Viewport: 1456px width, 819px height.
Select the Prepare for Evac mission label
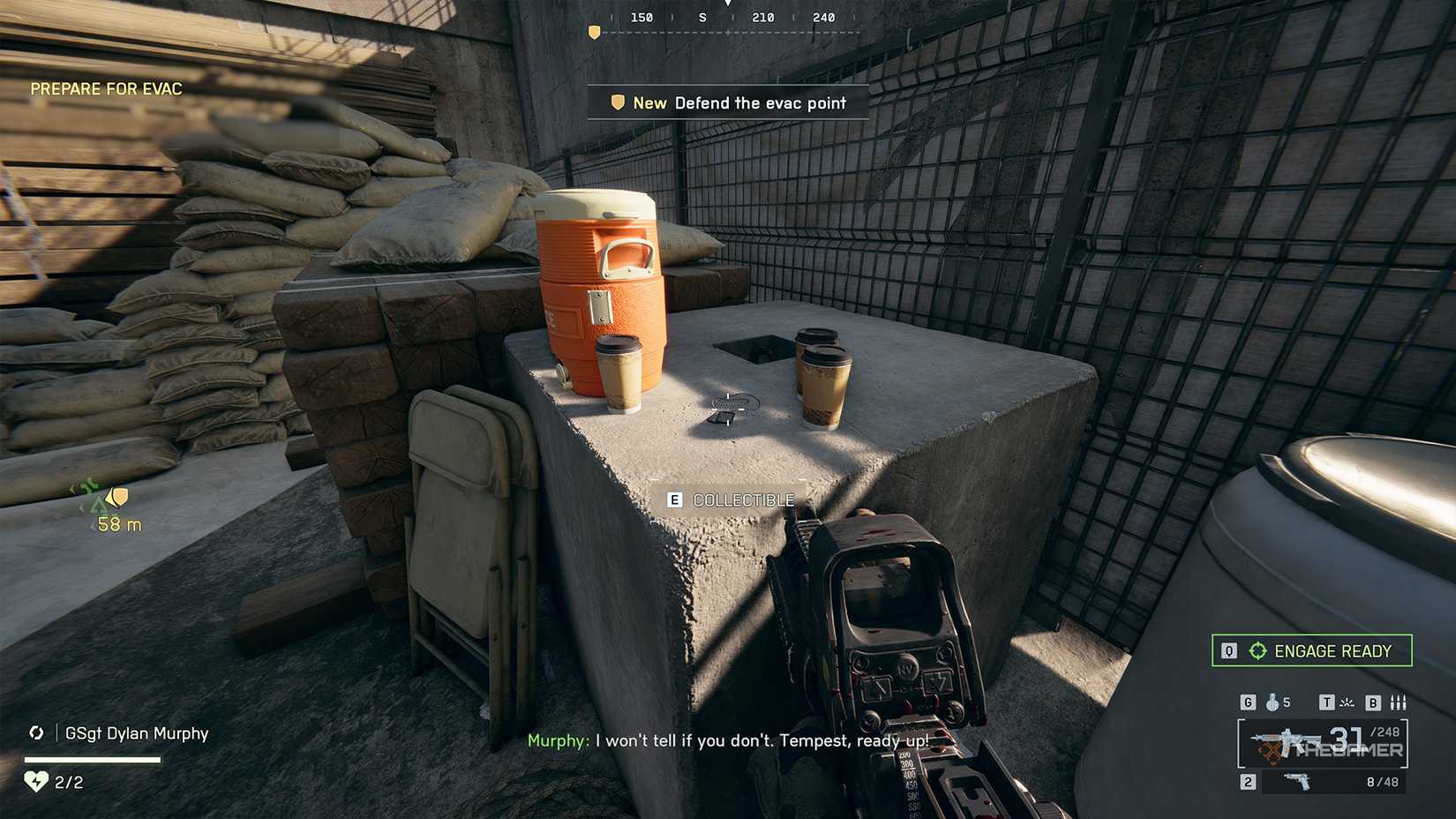[106, 89]
